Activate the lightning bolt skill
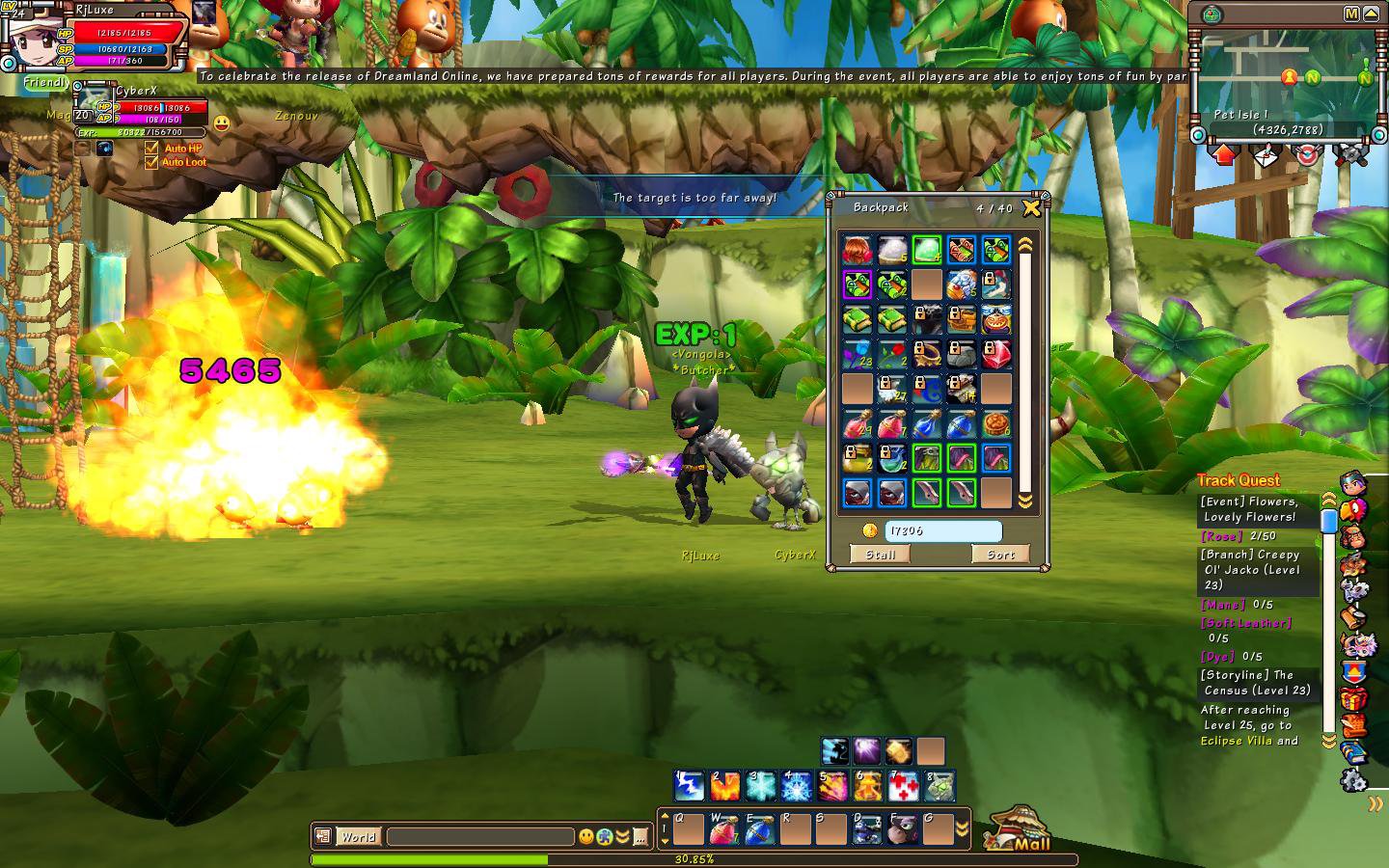 pos(689,786)
